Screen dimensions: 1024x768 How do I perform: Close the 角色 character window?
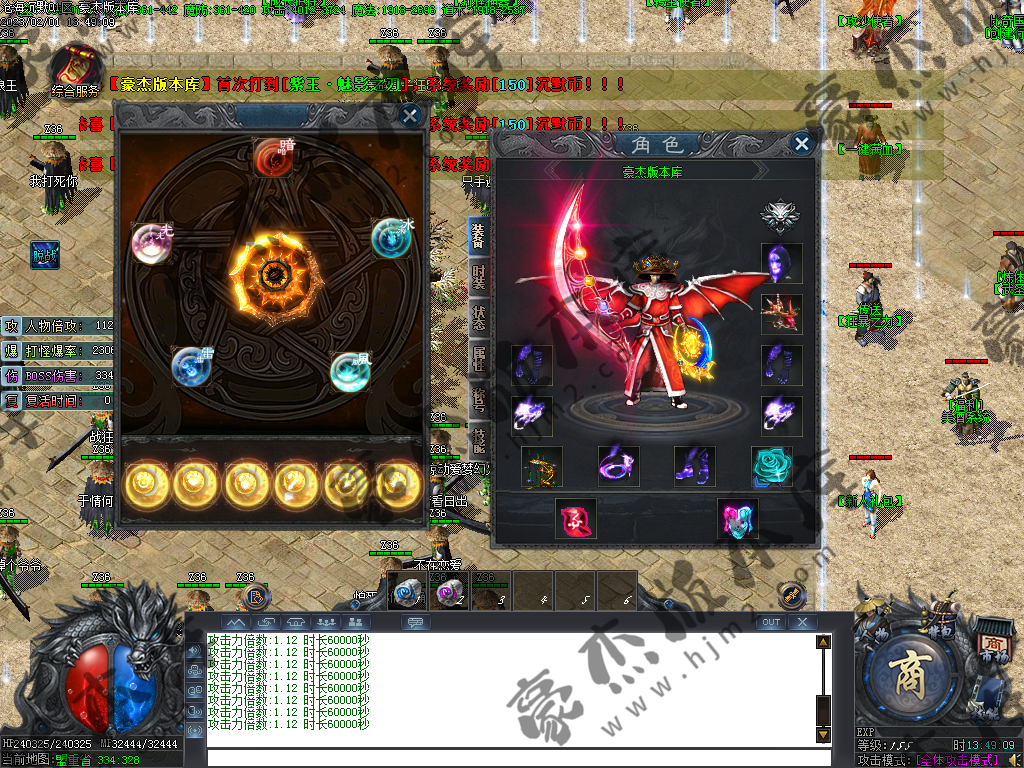click(x=801, y=144)
